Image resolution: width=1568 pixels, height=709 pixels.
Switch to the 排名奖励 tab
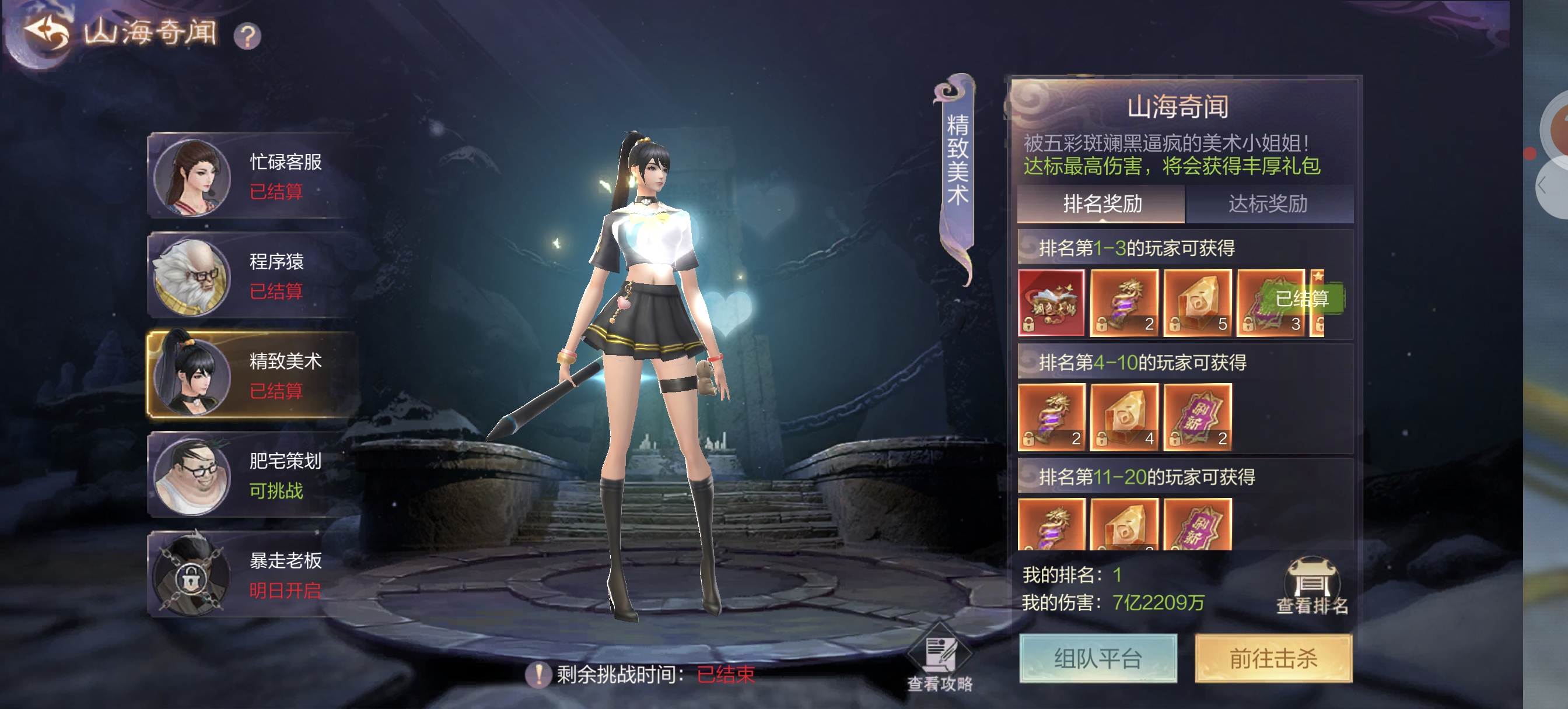coord(1101,204)
